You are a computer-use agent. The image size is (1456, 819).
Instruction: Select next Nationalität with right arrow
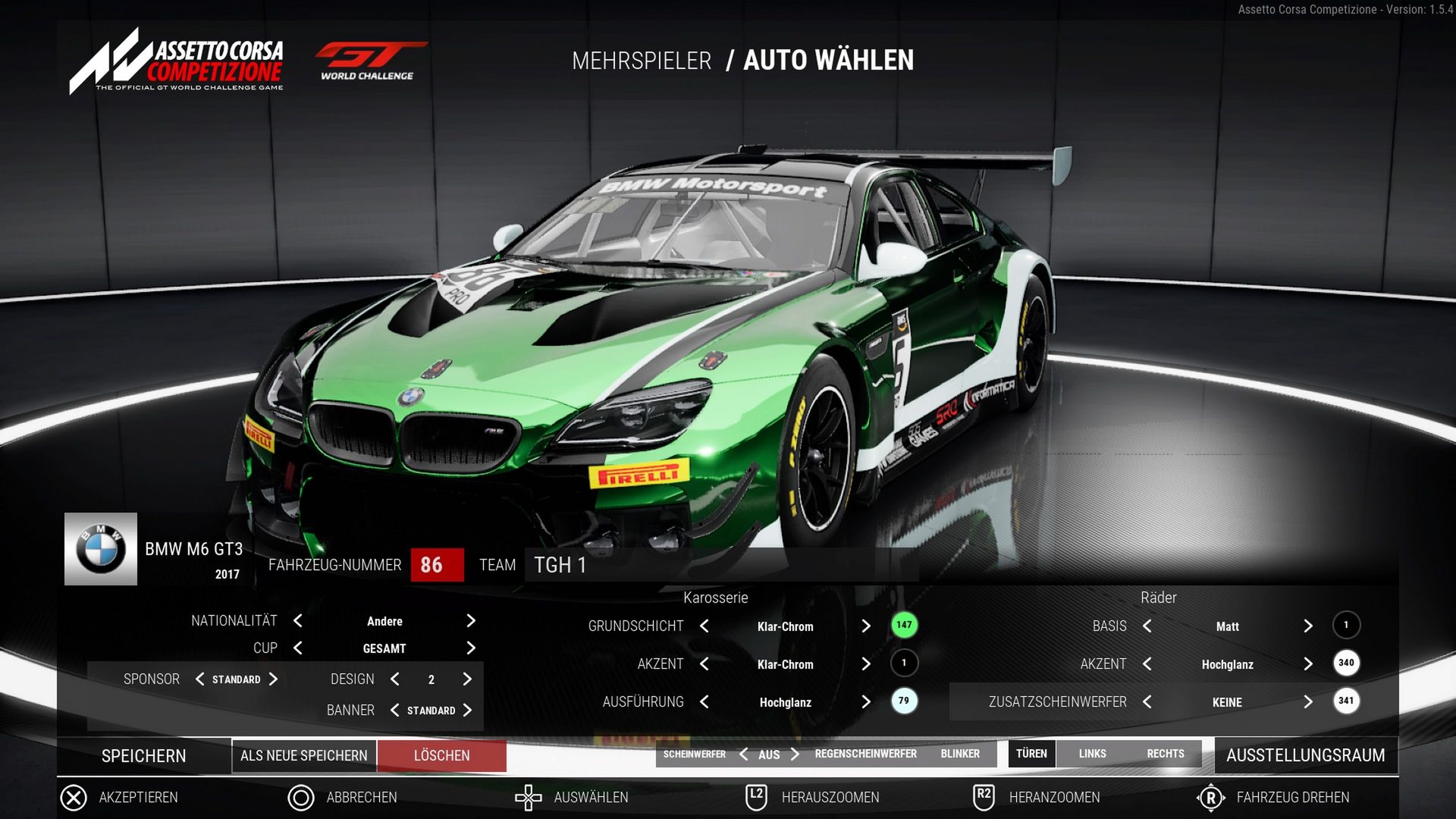[x=471, y=621]
